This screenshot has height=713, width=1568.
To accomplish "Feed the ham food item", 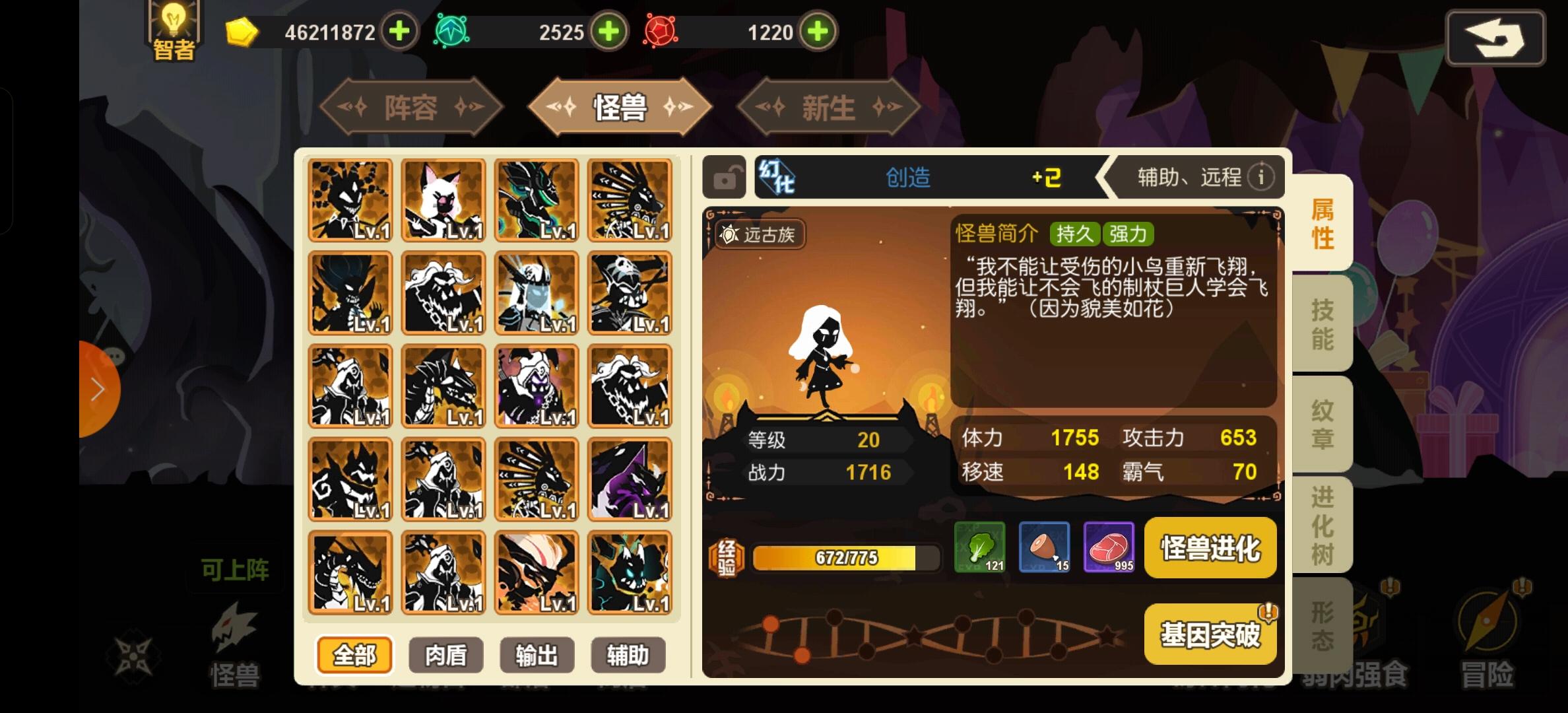I will coord(1044,548).
